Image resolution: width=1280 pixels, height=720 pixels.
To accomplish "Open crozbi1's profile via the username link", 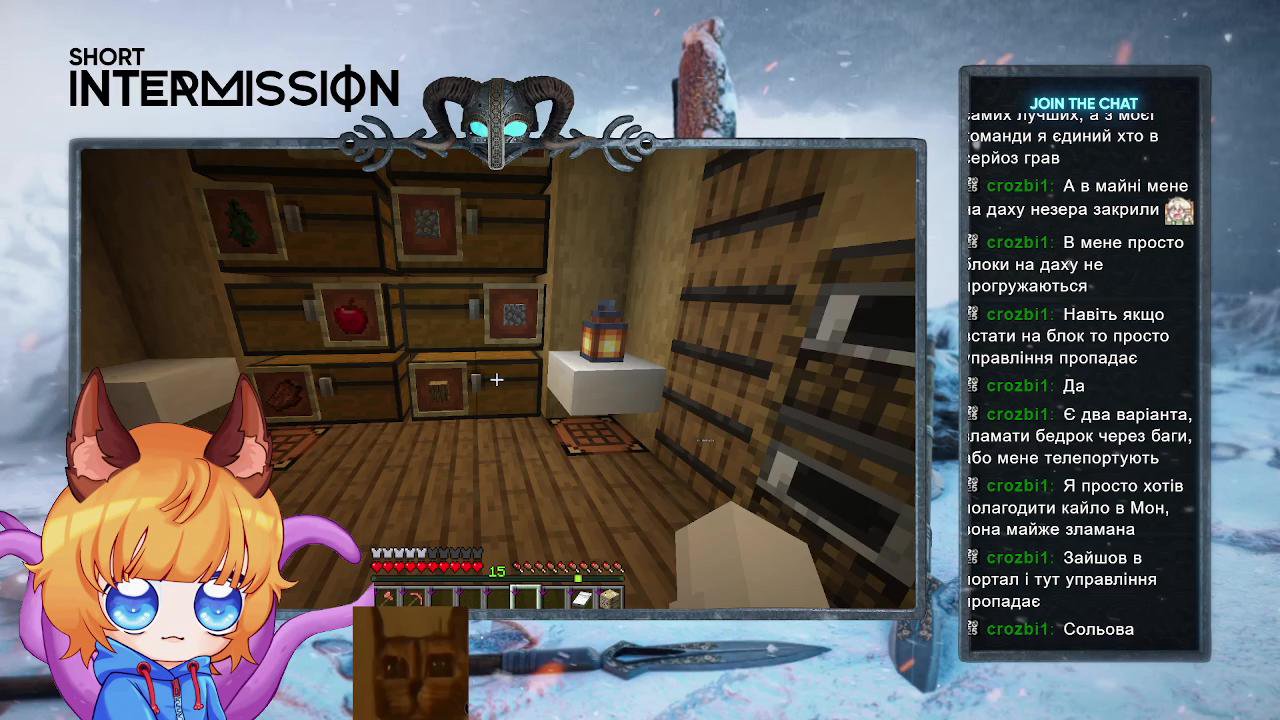I will coord(1018,185).
